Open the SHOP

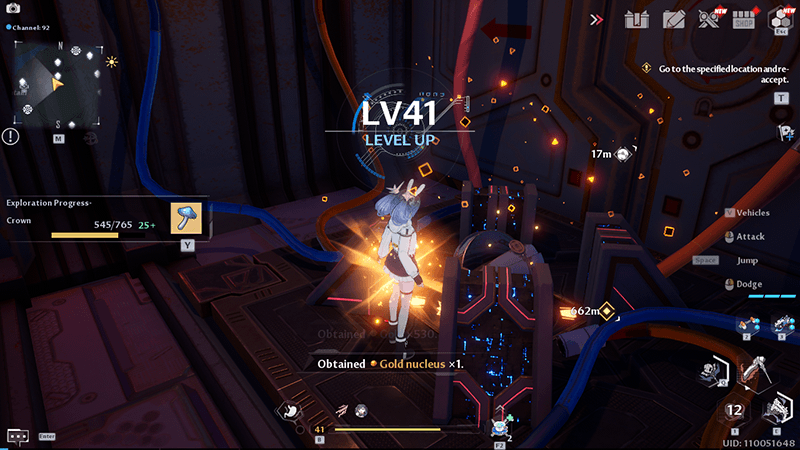[743, 19]
